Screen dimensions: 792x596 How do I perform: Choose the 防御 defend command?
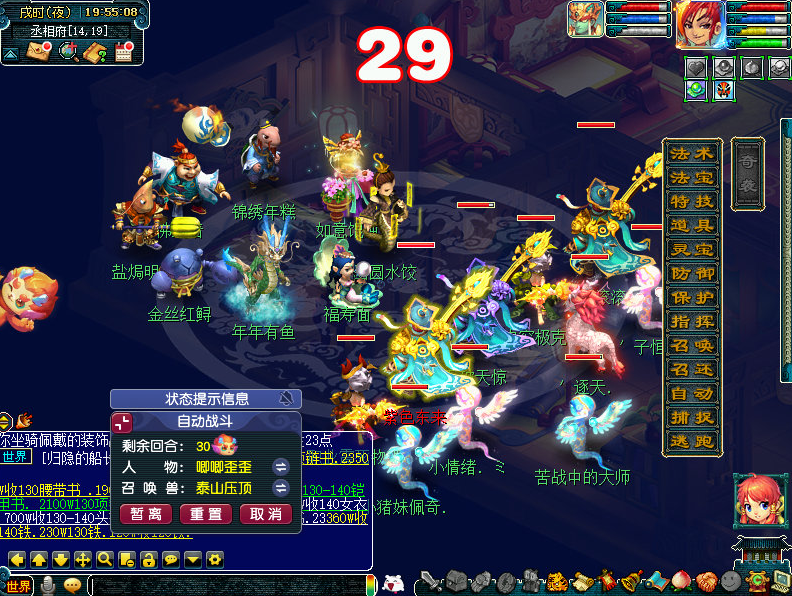coord(692,274)
